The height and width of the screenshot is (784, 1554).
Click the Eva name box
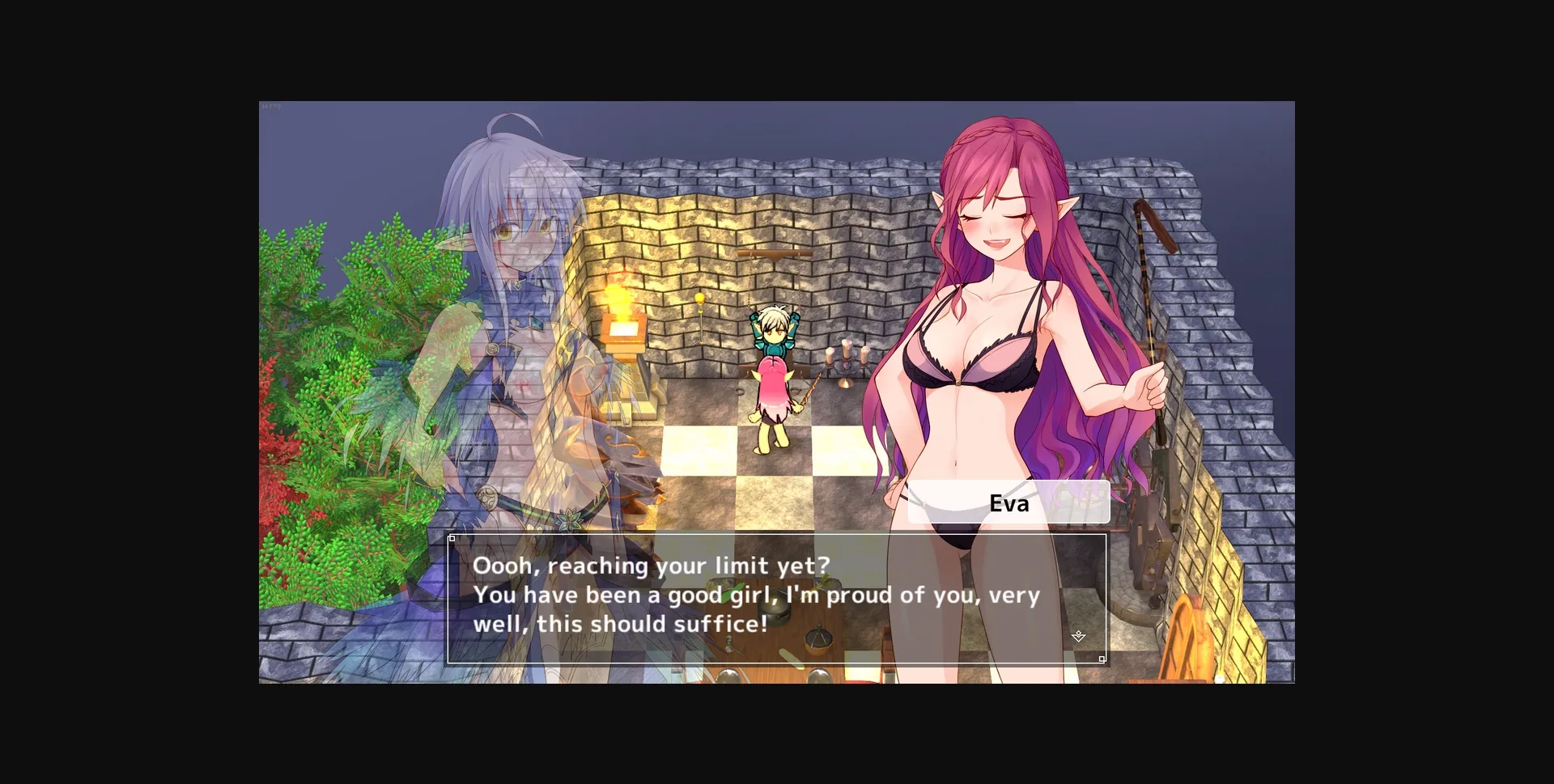pyautogui.click(x=1008, y=503)
